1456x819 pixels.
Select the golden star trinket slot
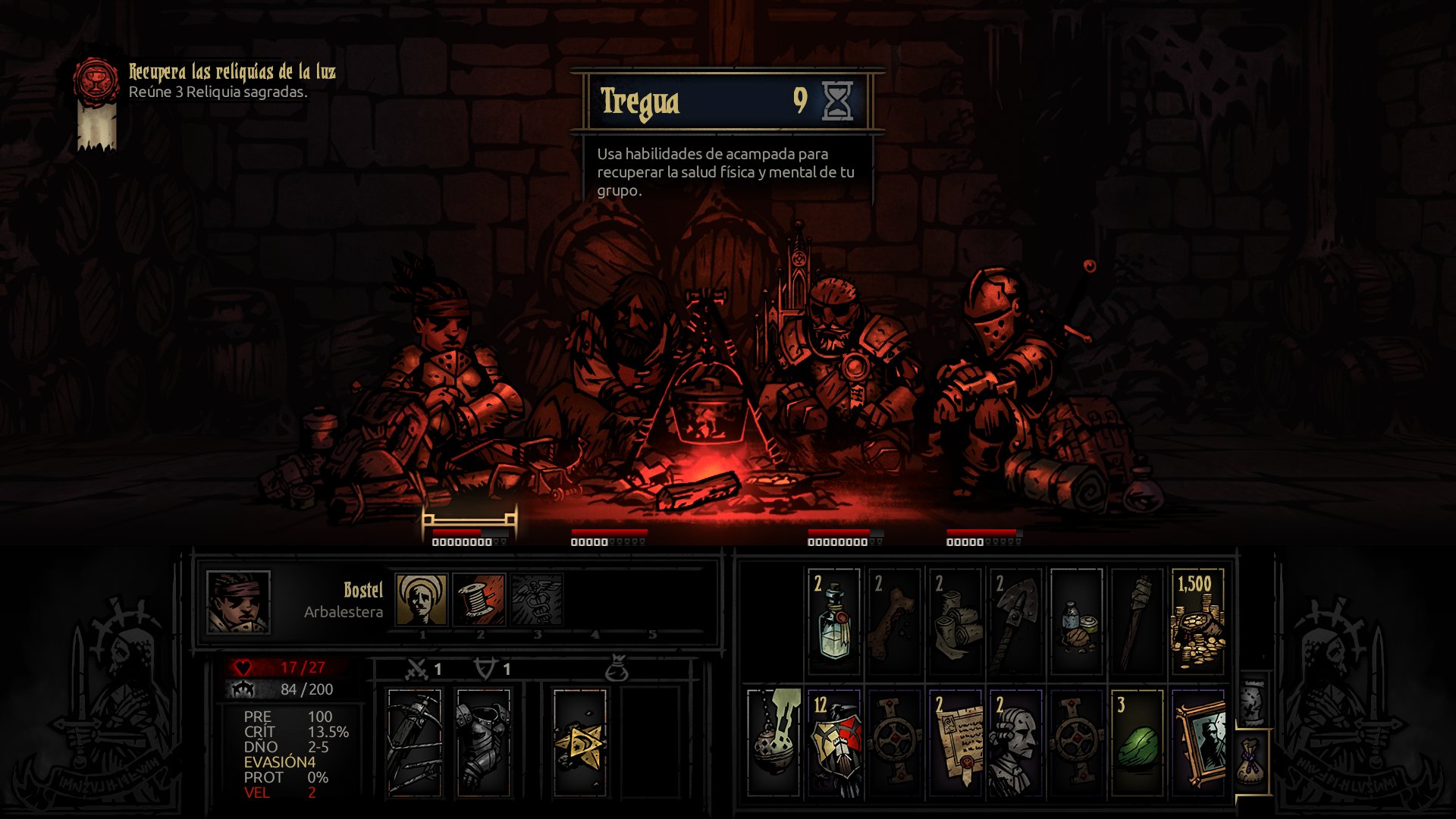point(579,742)
